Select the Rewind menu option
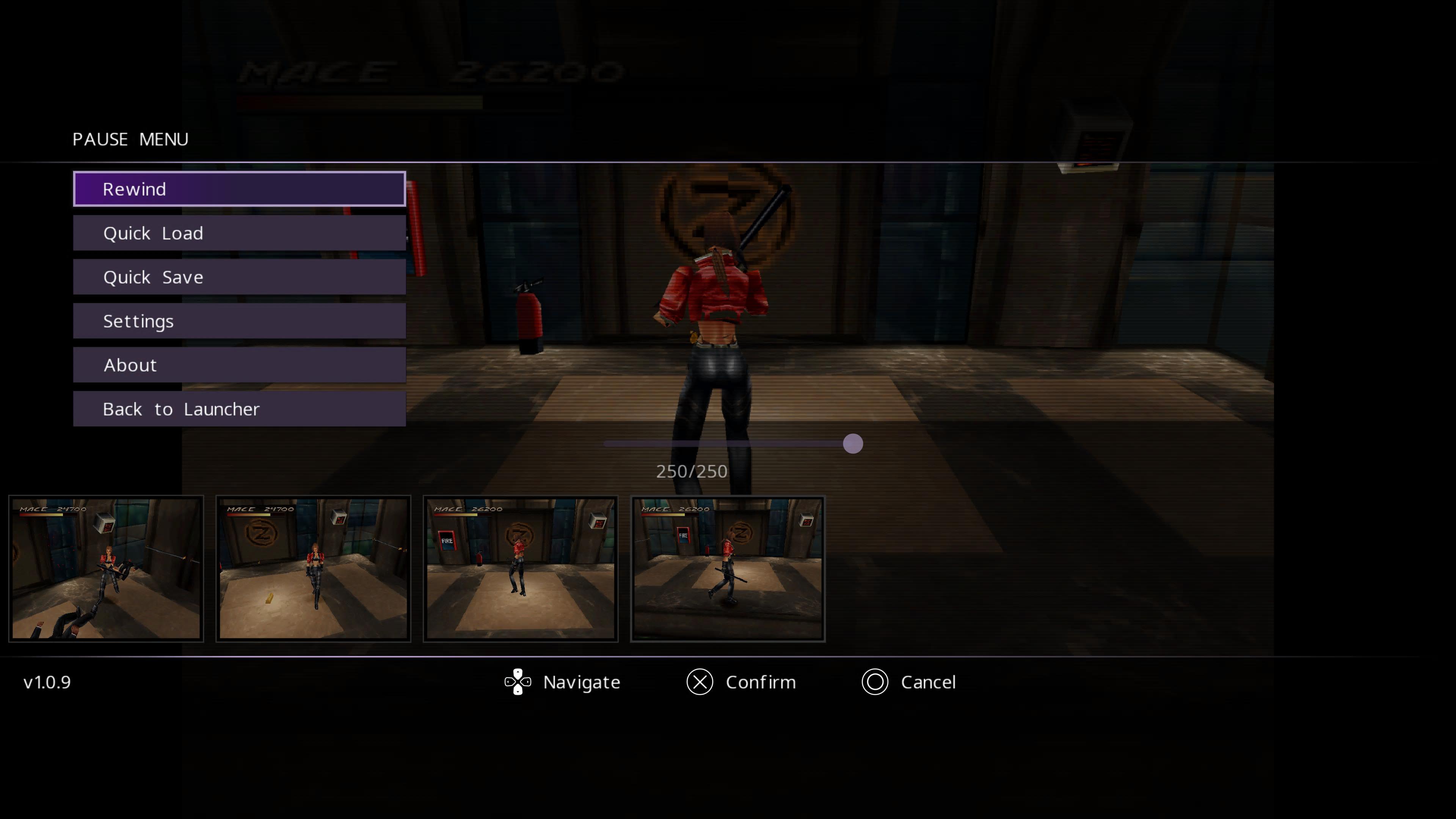 click(x=239, y=189)
